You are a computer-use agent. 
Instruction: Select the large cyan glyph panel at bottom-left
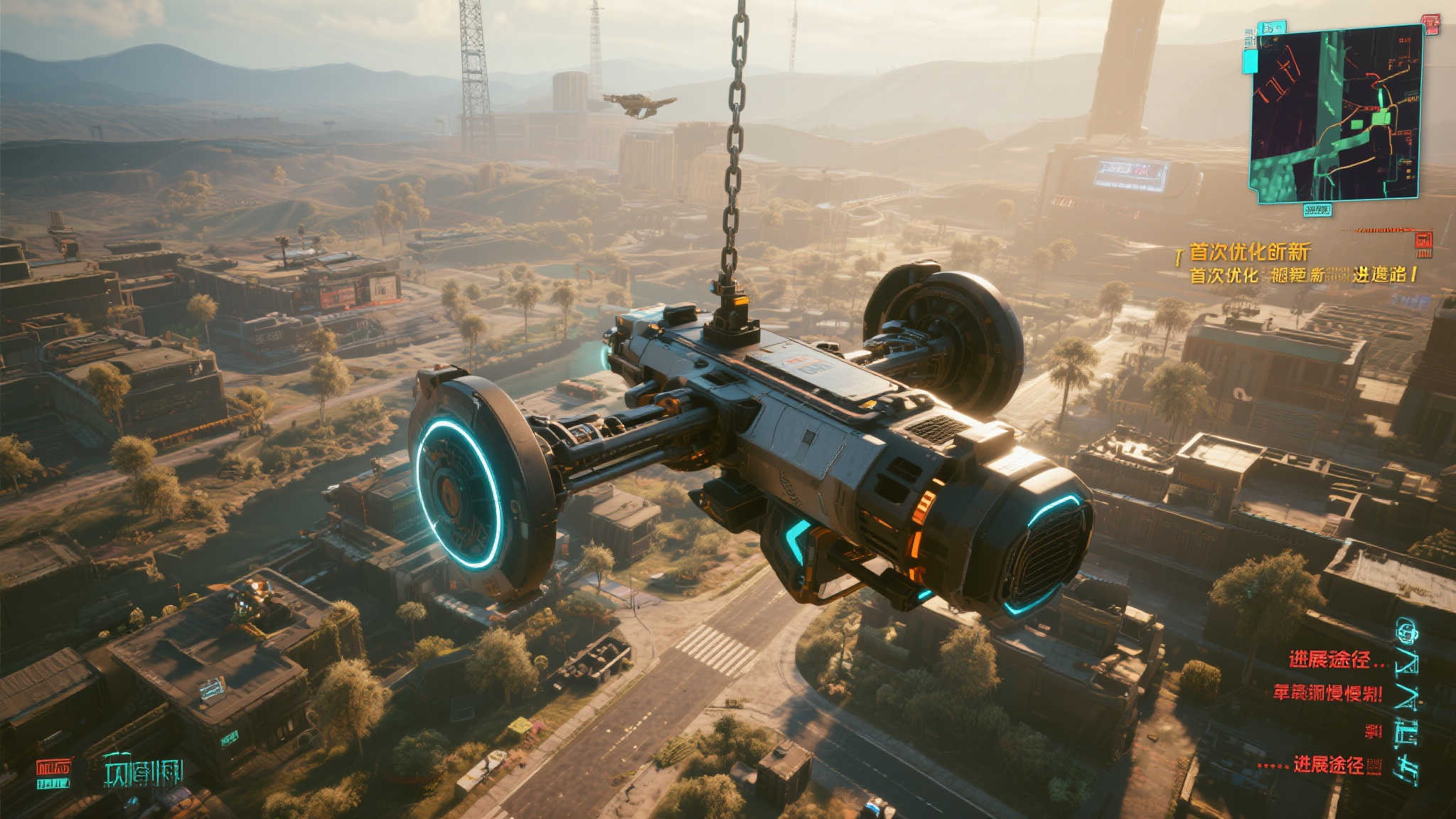[143, 773]
